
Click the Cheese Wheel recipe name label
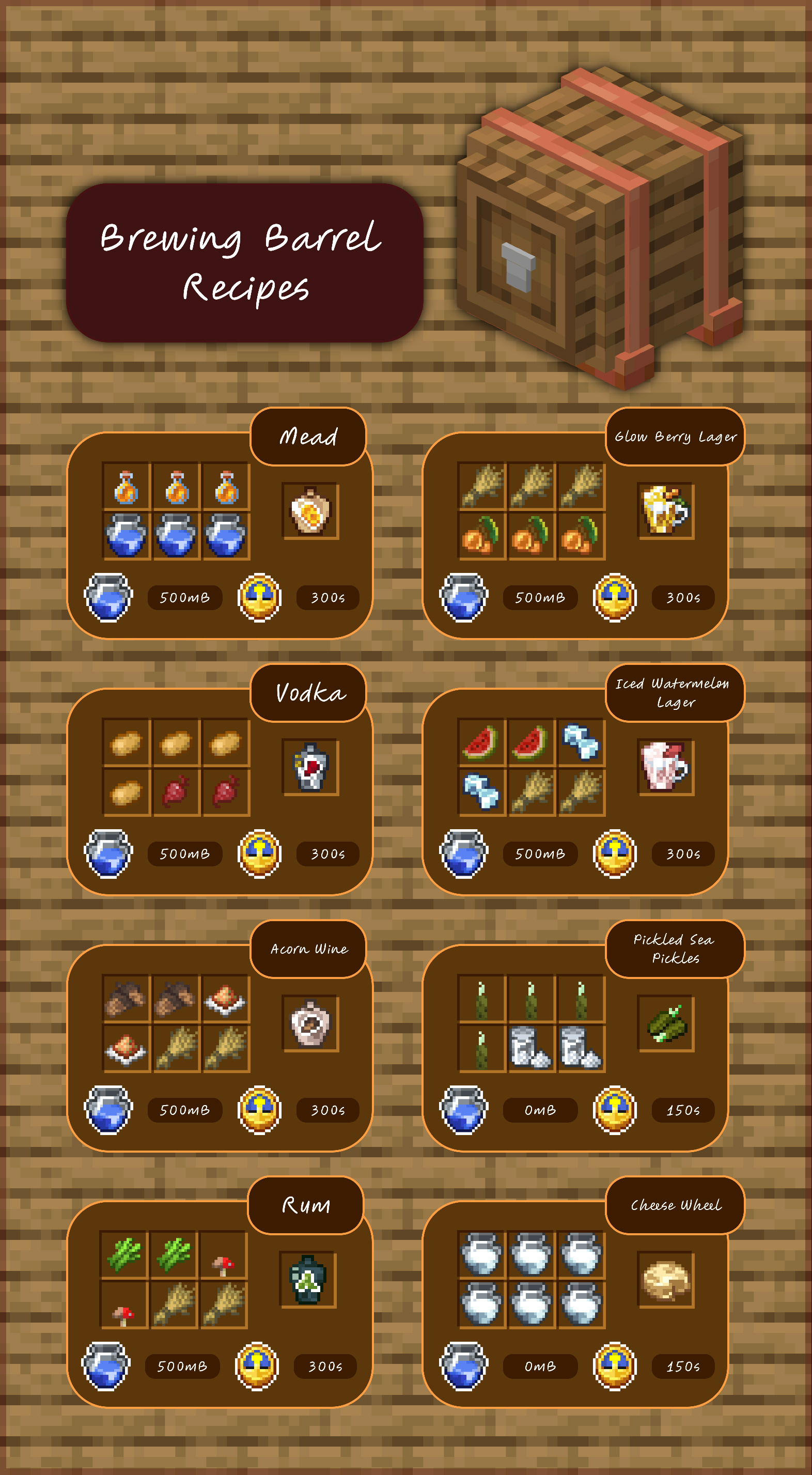tap(675, 1205)
